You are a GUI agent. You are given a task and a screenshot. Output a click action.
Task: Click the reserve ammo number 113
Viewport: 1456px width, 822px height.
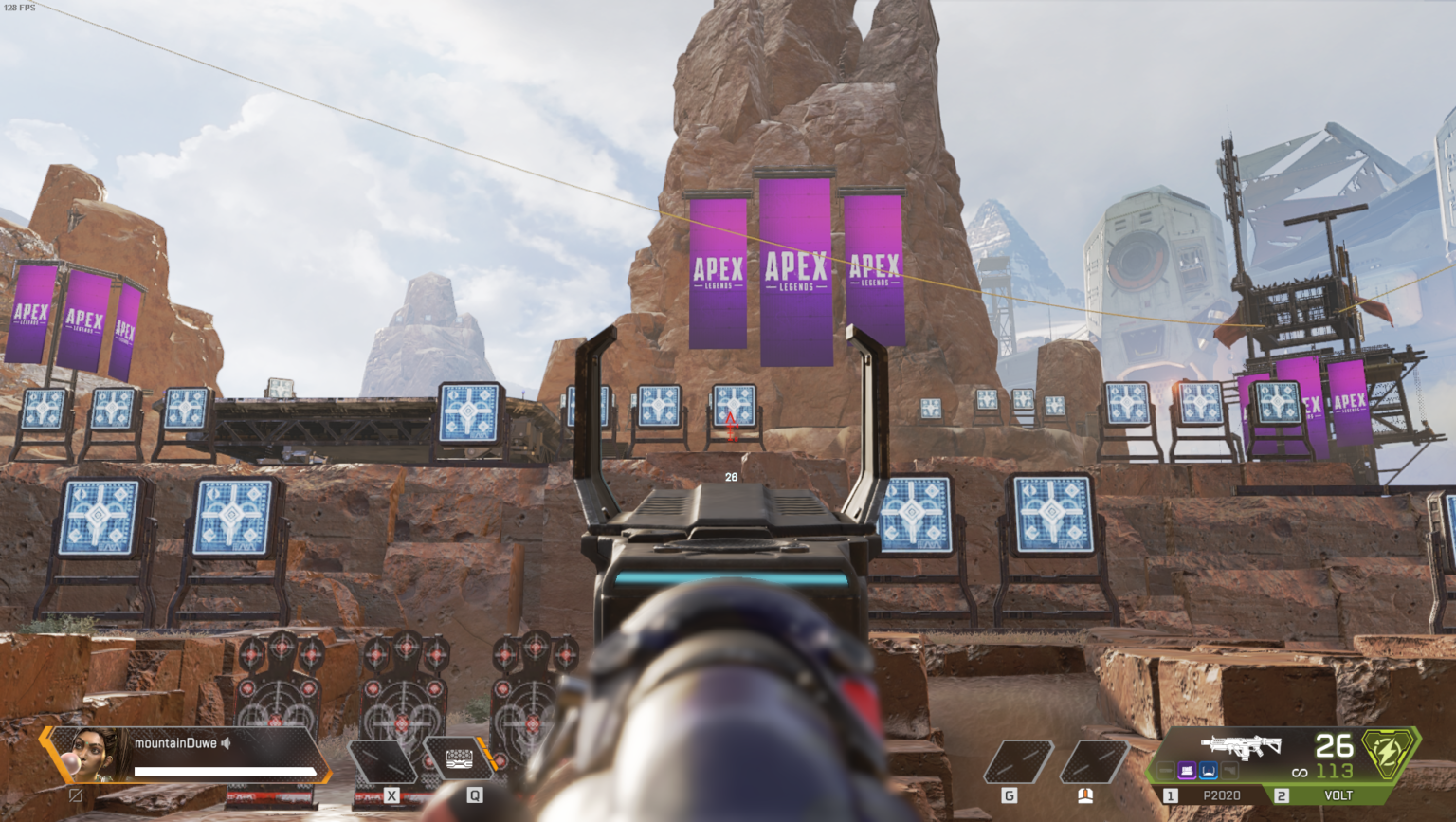[1335, 772]
